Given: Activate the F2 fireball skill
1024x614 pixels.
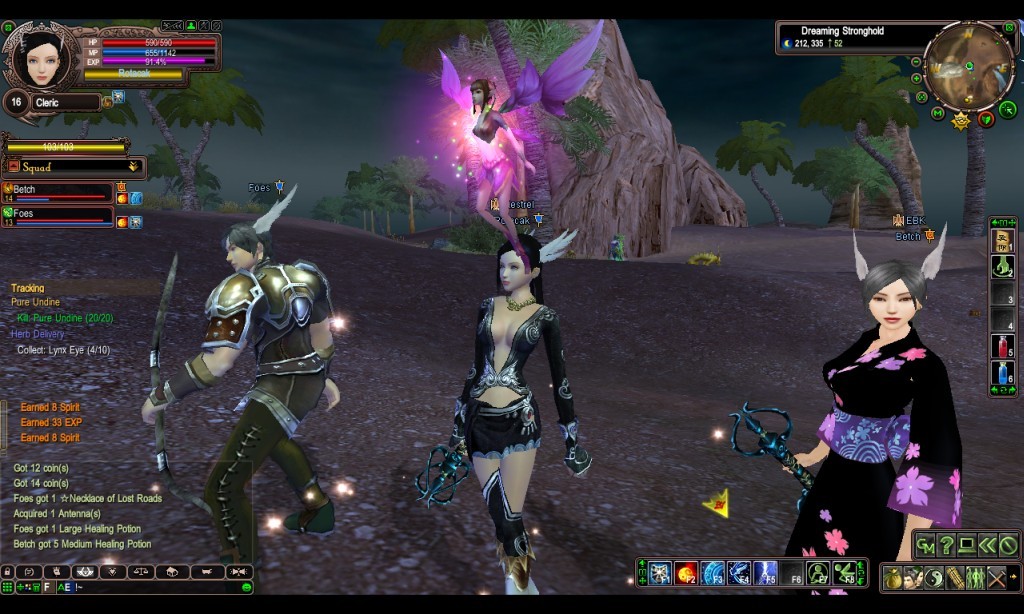Looking at the screenshot, I should coord(686,573).
